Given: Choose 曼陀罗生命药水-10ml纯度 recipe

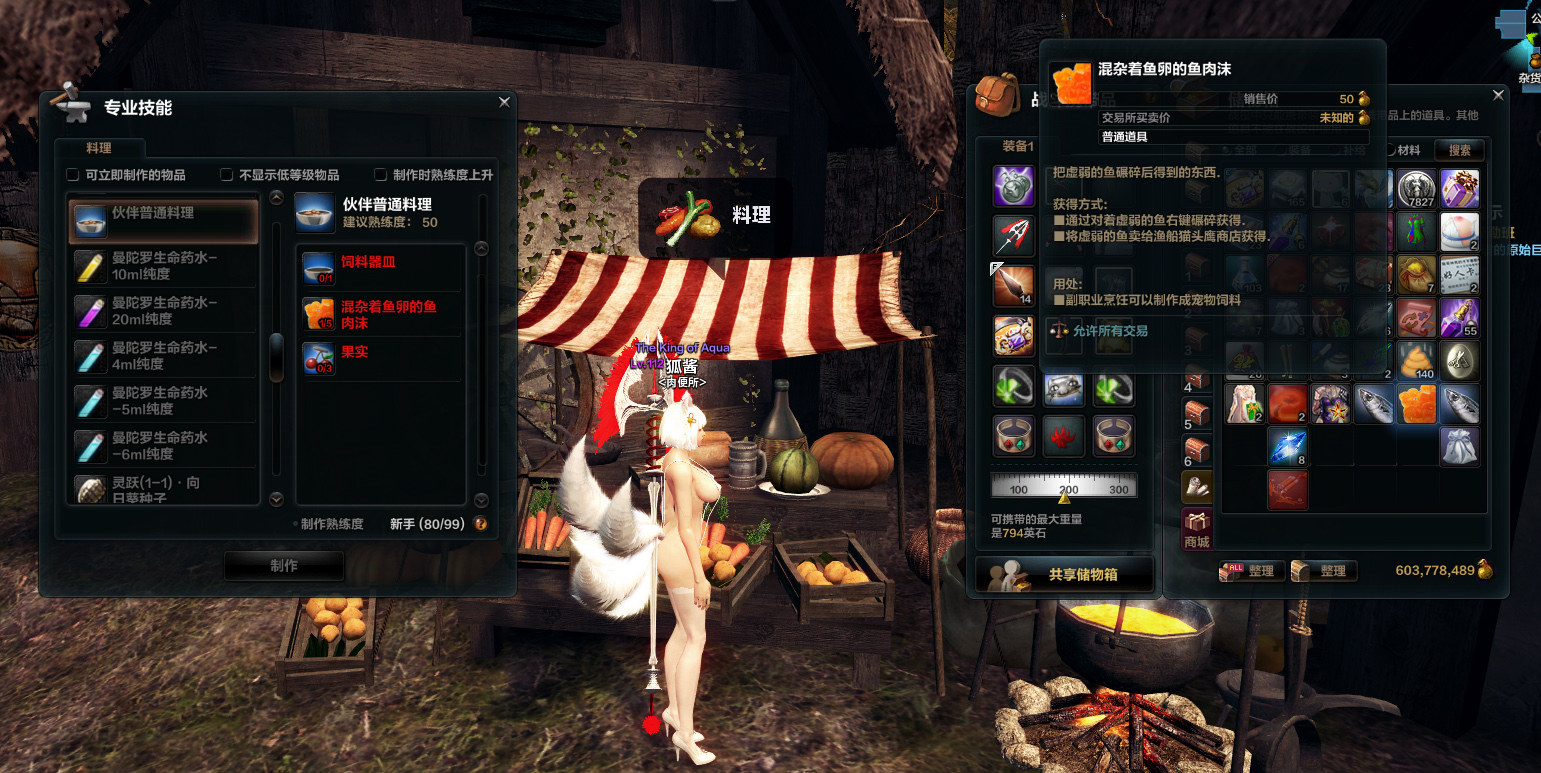Looking at the screenshot, I should (163, 266).
